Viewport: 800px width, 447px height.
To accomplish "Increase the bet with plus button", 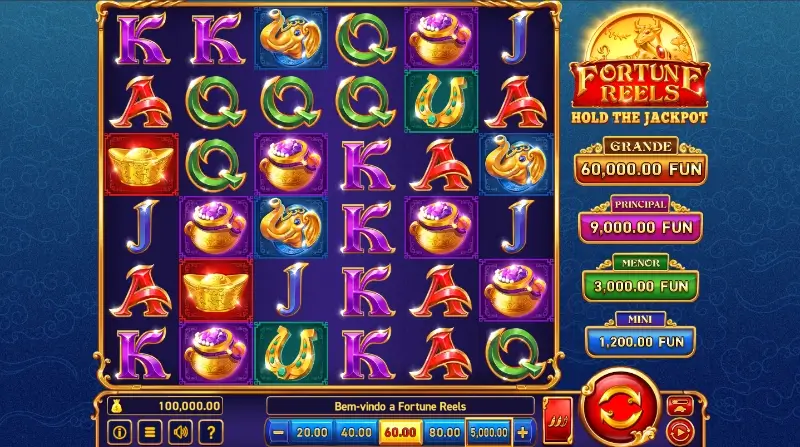I will pos(523,434).
